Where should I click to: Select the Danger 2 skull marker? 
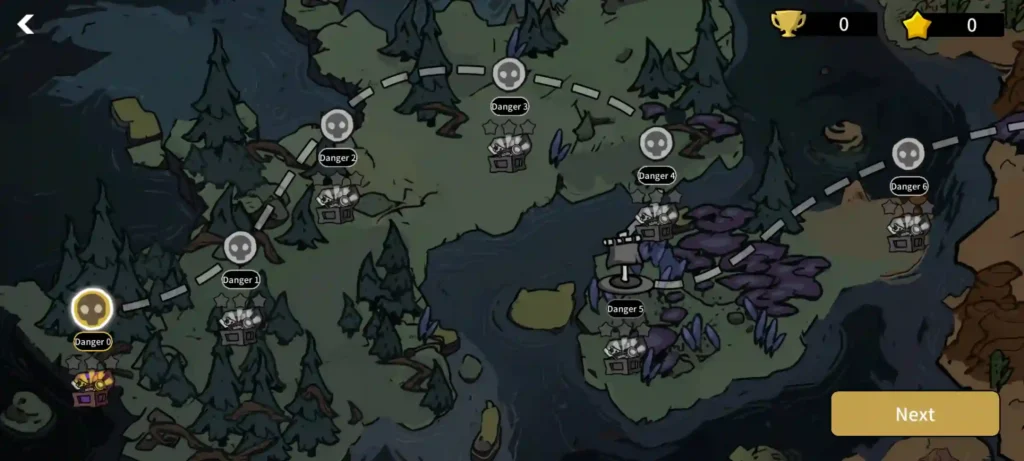click(337, 125)
